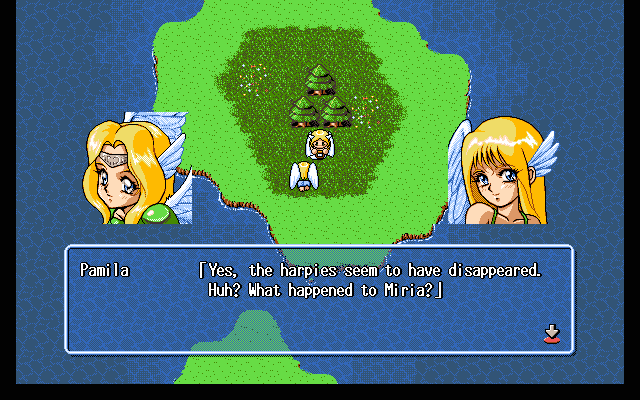This screenshot has width=640, height=400.
Task: Click the red dialogue advance arrow
Action: (550, 334)
